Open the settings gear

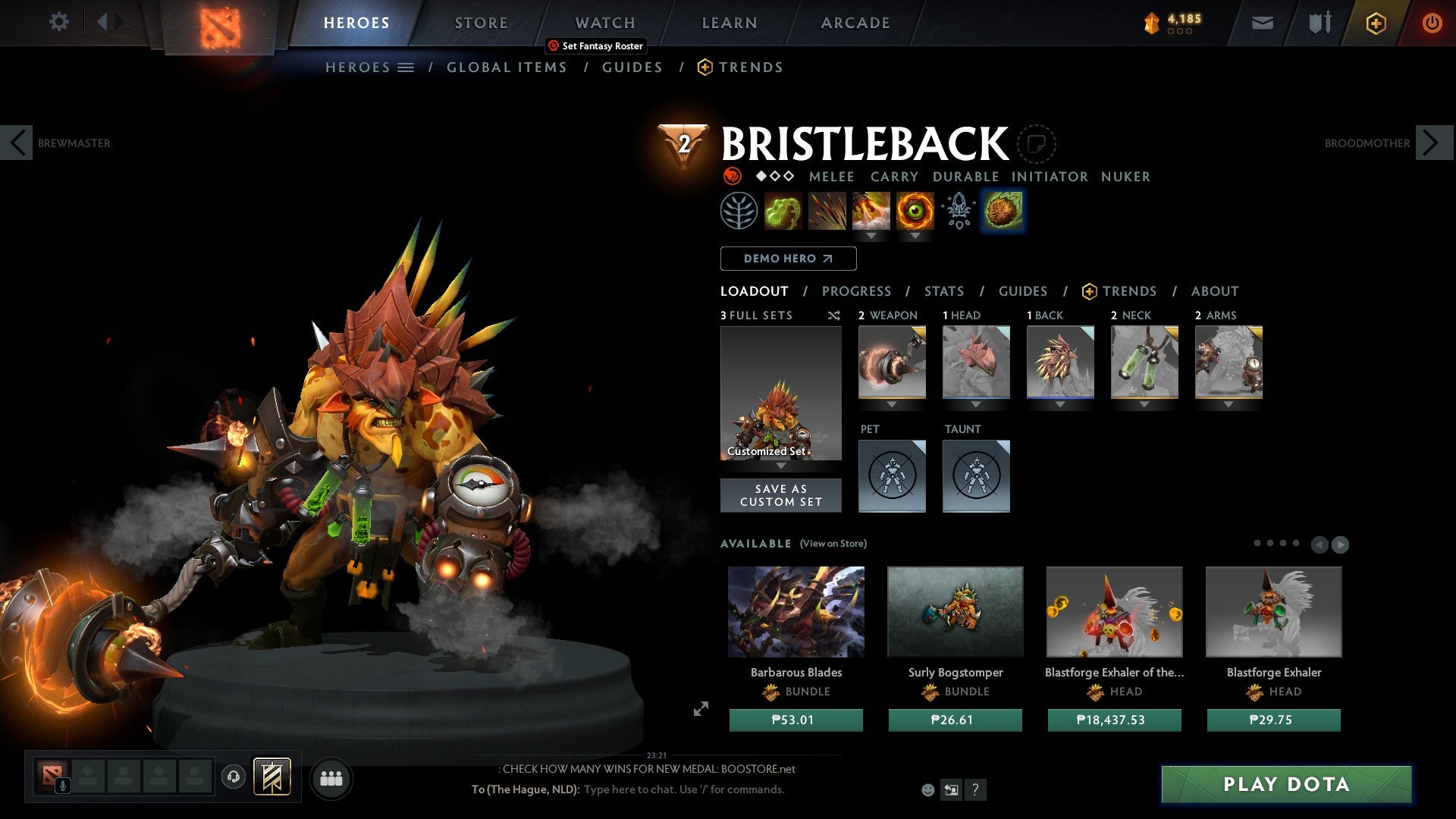click(x=58, y=21)
